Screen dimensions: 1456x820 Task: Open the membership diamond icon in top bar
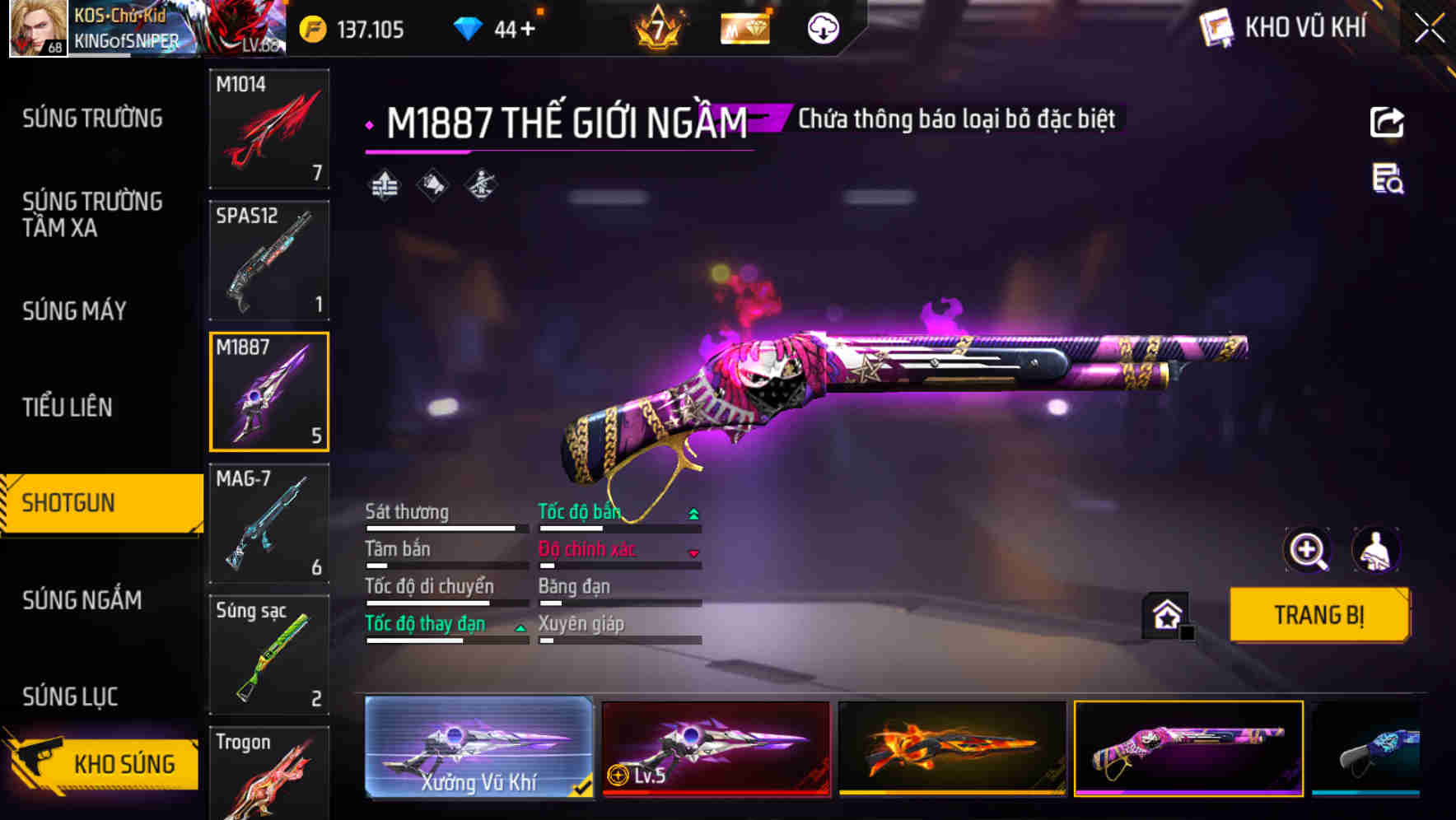745,27
